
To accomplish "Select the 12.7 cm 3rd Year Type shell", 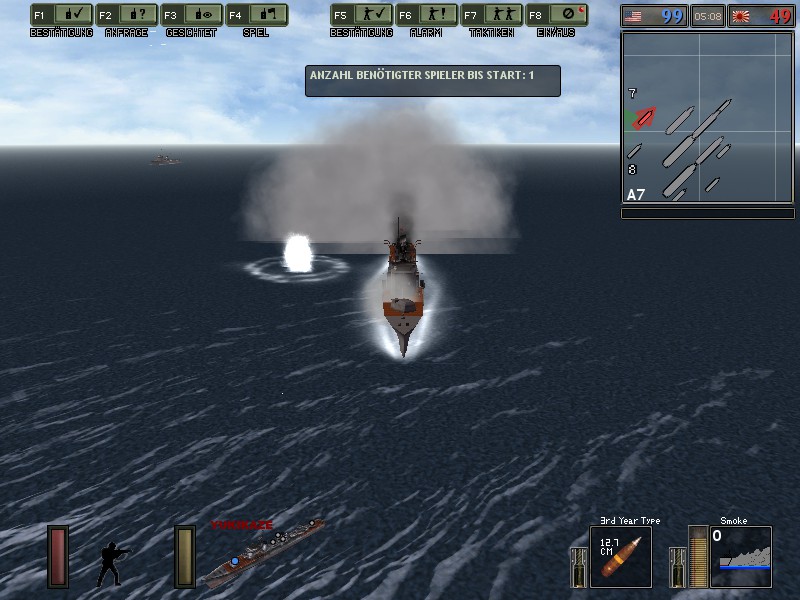I will pyautogui.click(x=620, y=557).
